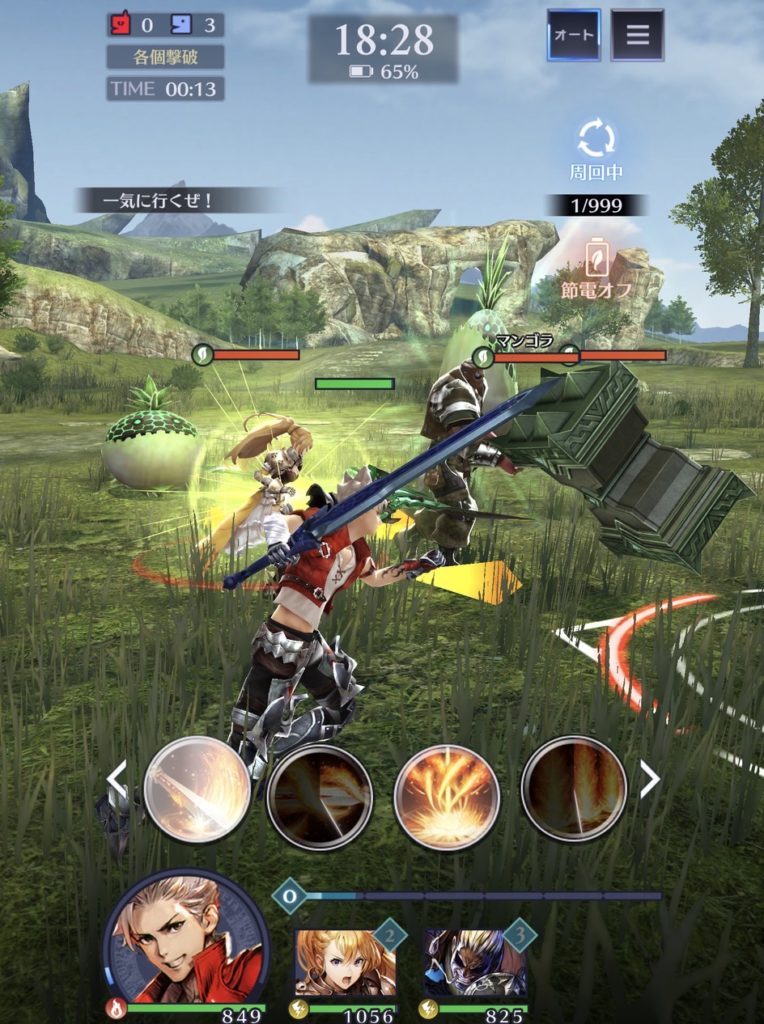The image size is (764, 1024).
Task: Use the dark diagonal slash skill
Action: click(x=320, y=796)
